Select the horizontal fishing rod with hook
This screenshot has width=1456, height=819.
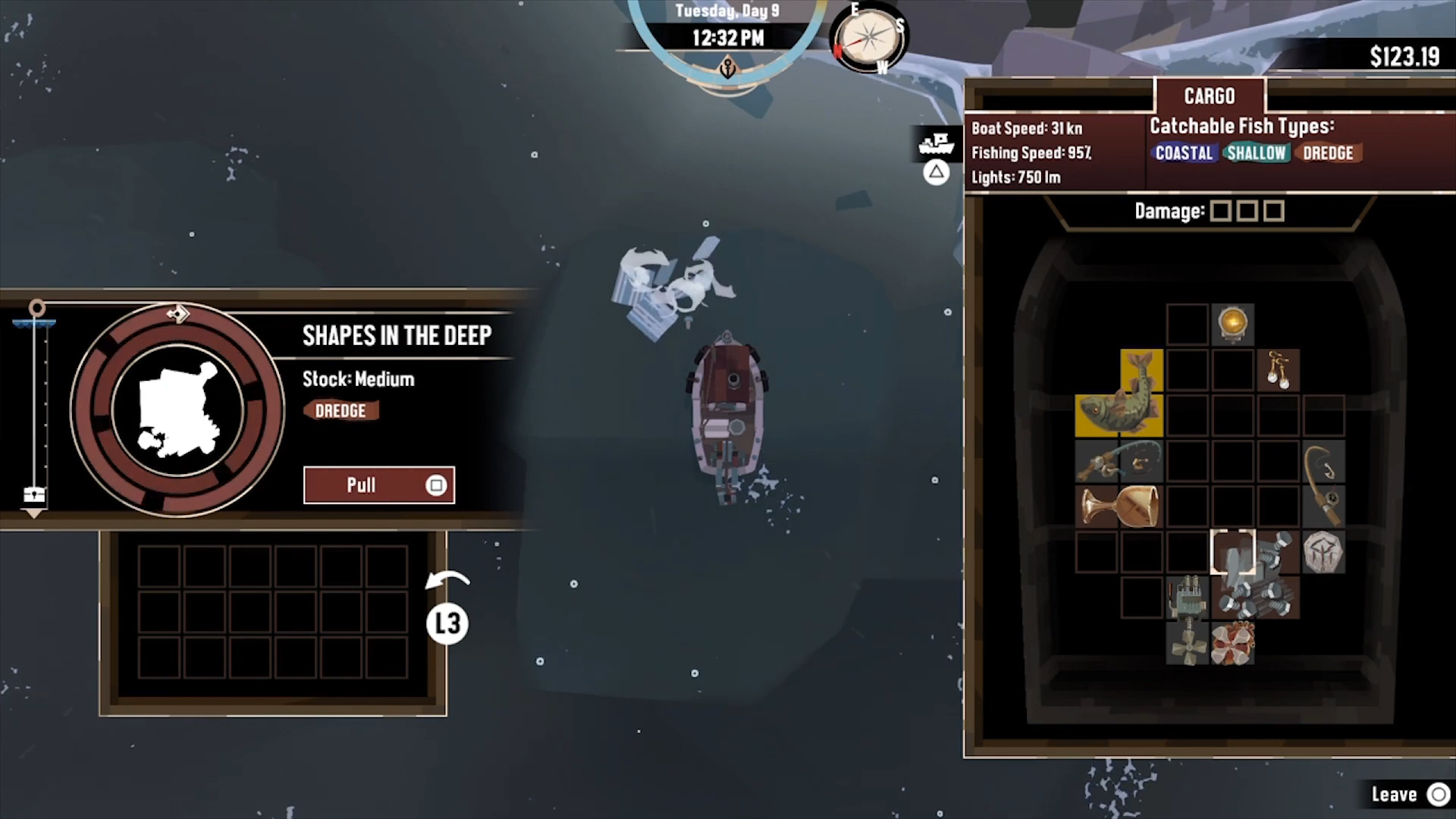(1119, 461)
